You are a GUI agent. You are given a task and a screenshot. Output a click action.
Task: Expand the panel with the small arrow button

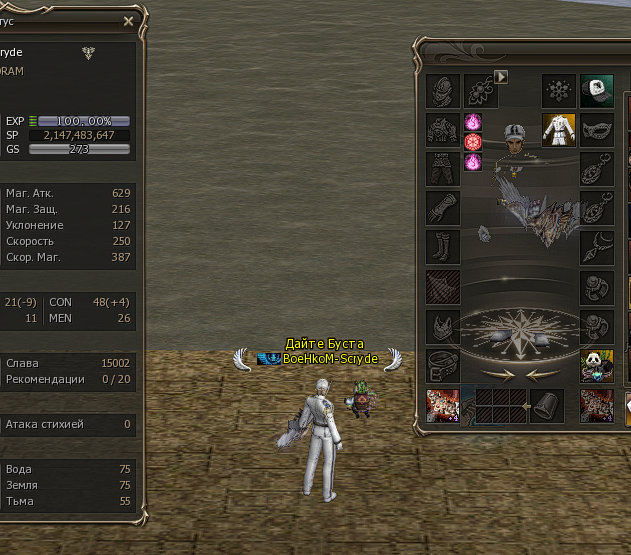pyautogui.click(x=502, y=76)
